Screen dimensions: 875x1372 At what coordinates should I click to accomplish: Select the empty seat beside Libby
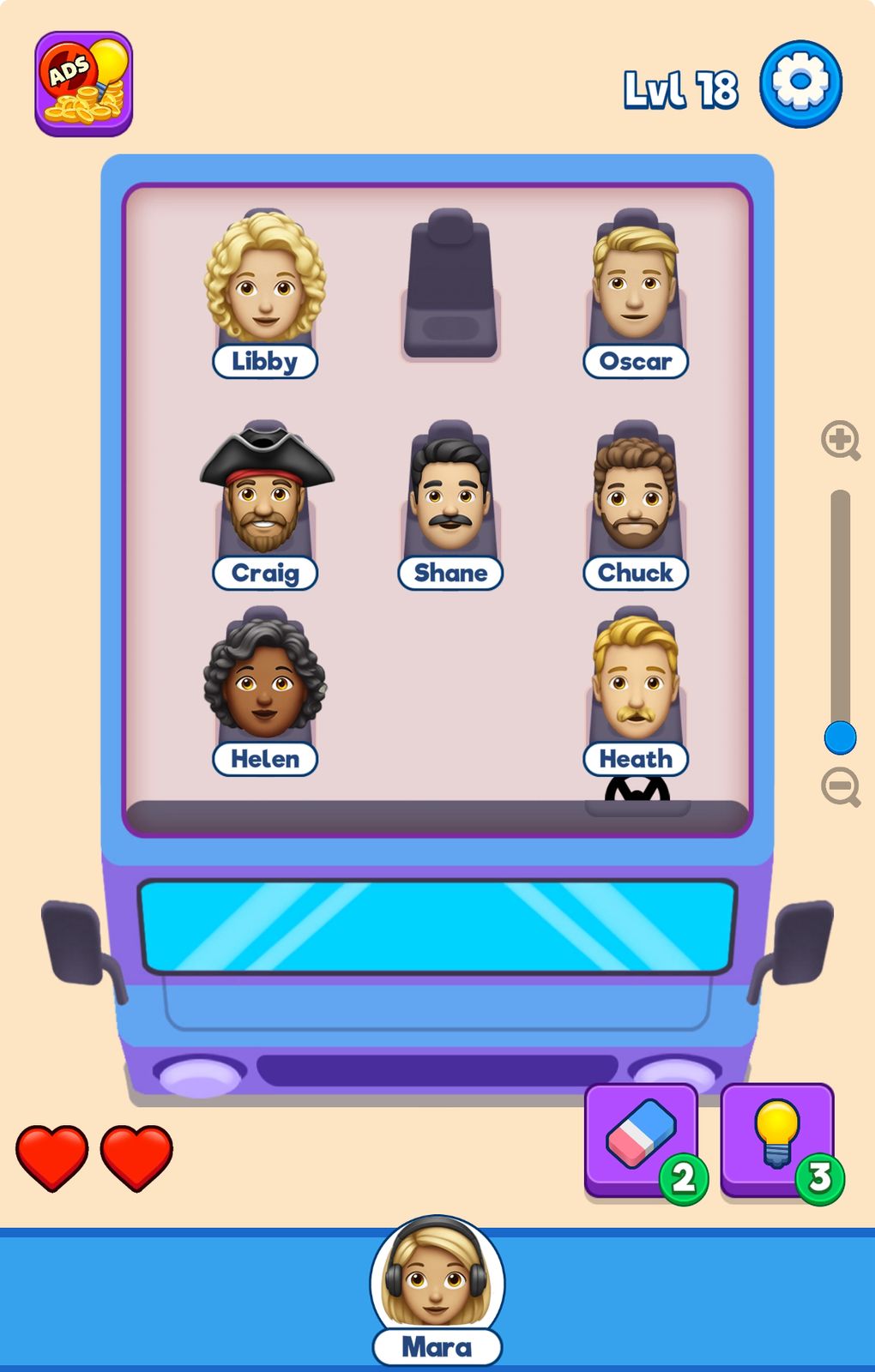[450, 286]
